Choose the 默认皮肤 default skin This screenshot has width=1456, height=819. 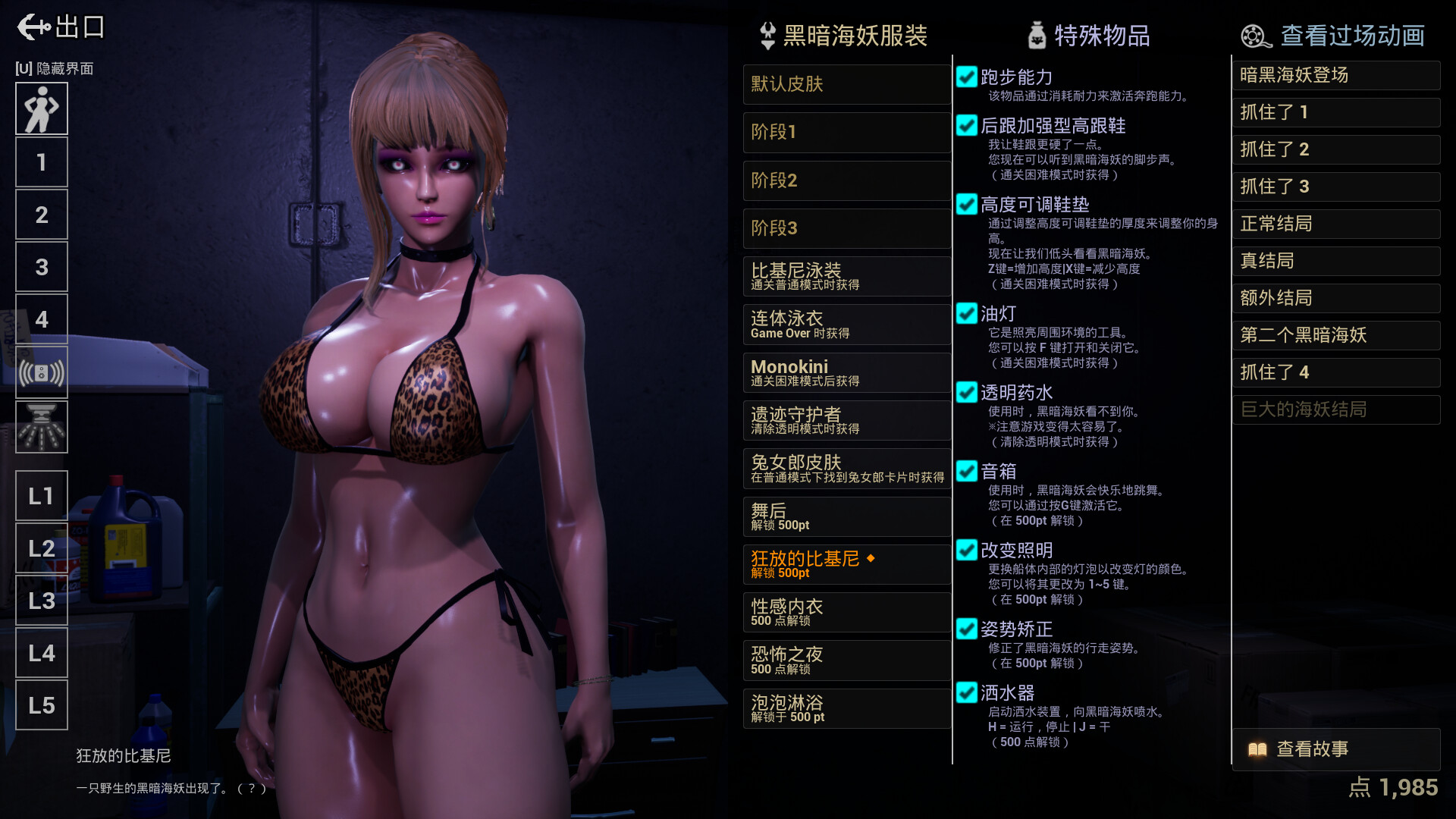pyautogui.click(x=847, y=85)
